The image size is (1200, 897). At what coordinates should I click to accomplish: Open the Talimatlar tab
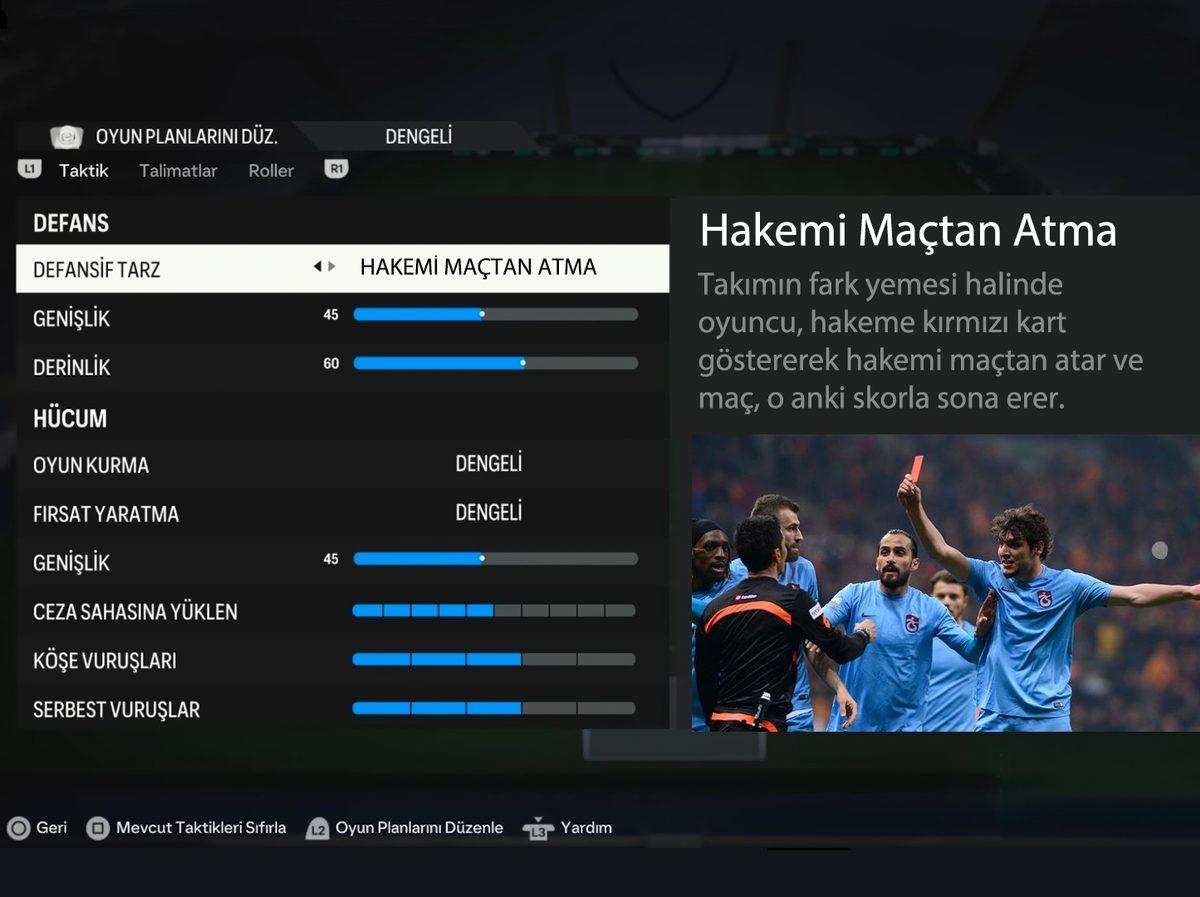click(x=178, y=170)
